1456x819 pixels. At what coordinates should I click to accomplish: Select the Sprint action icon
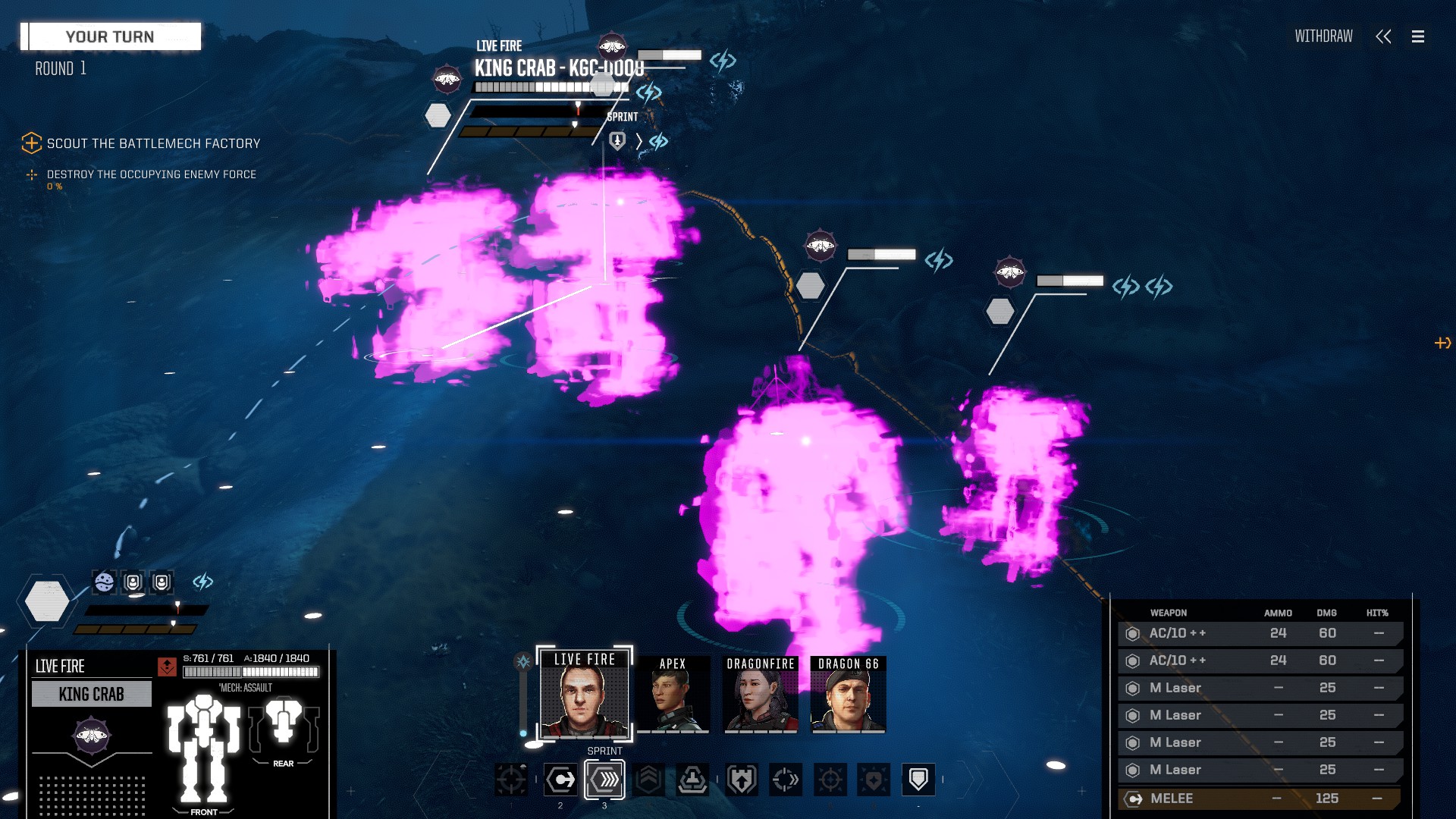pos(604,779)
